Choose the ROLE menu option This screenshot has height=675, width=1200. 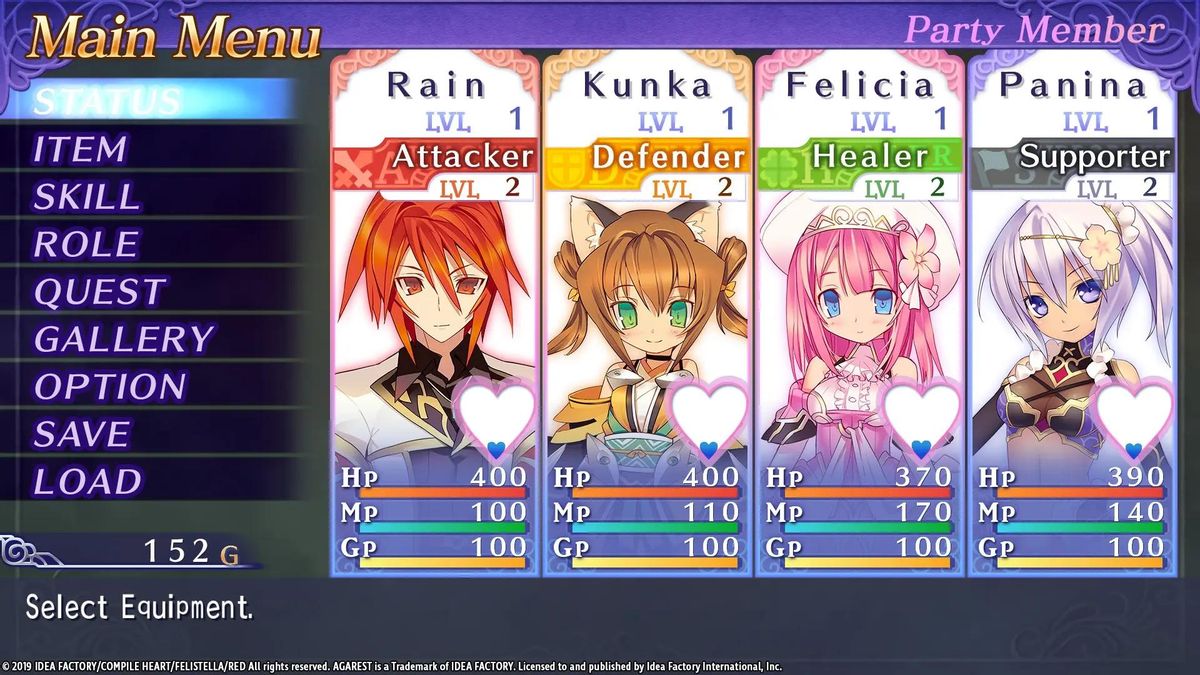click(x=86, y=245)
